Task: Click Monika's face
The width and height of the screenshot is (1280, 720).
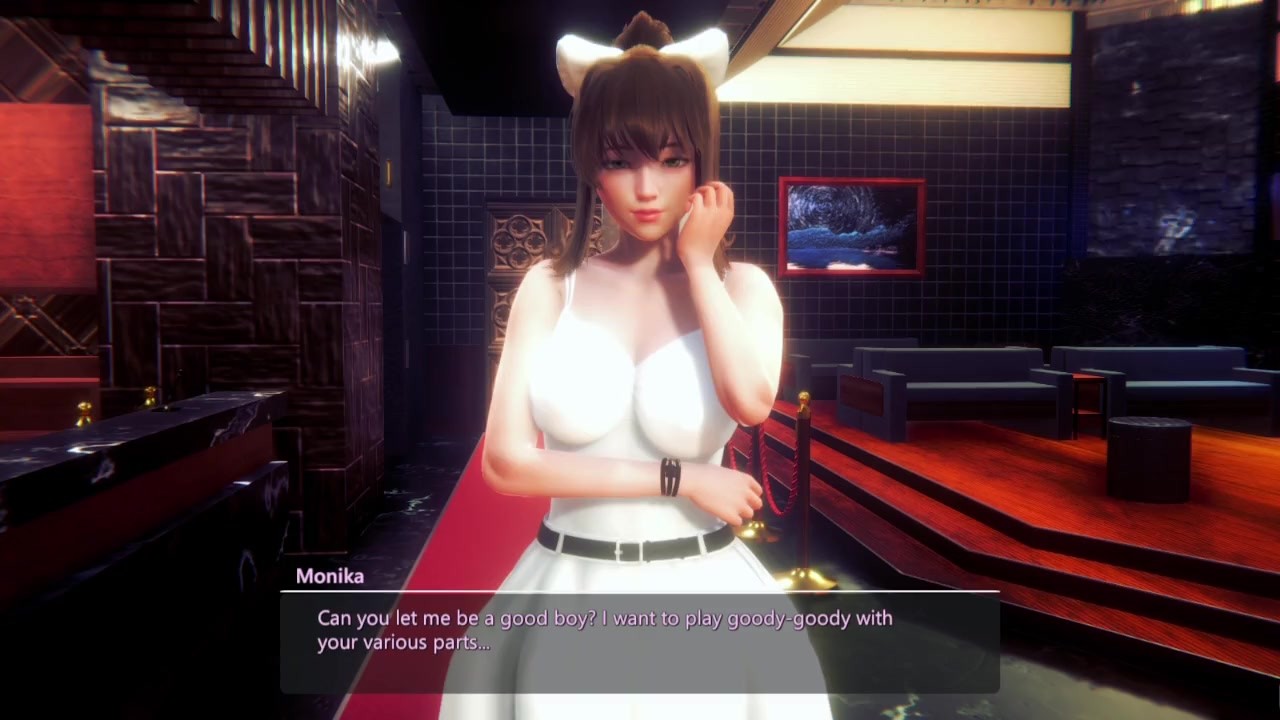Action: coord(645,185)
